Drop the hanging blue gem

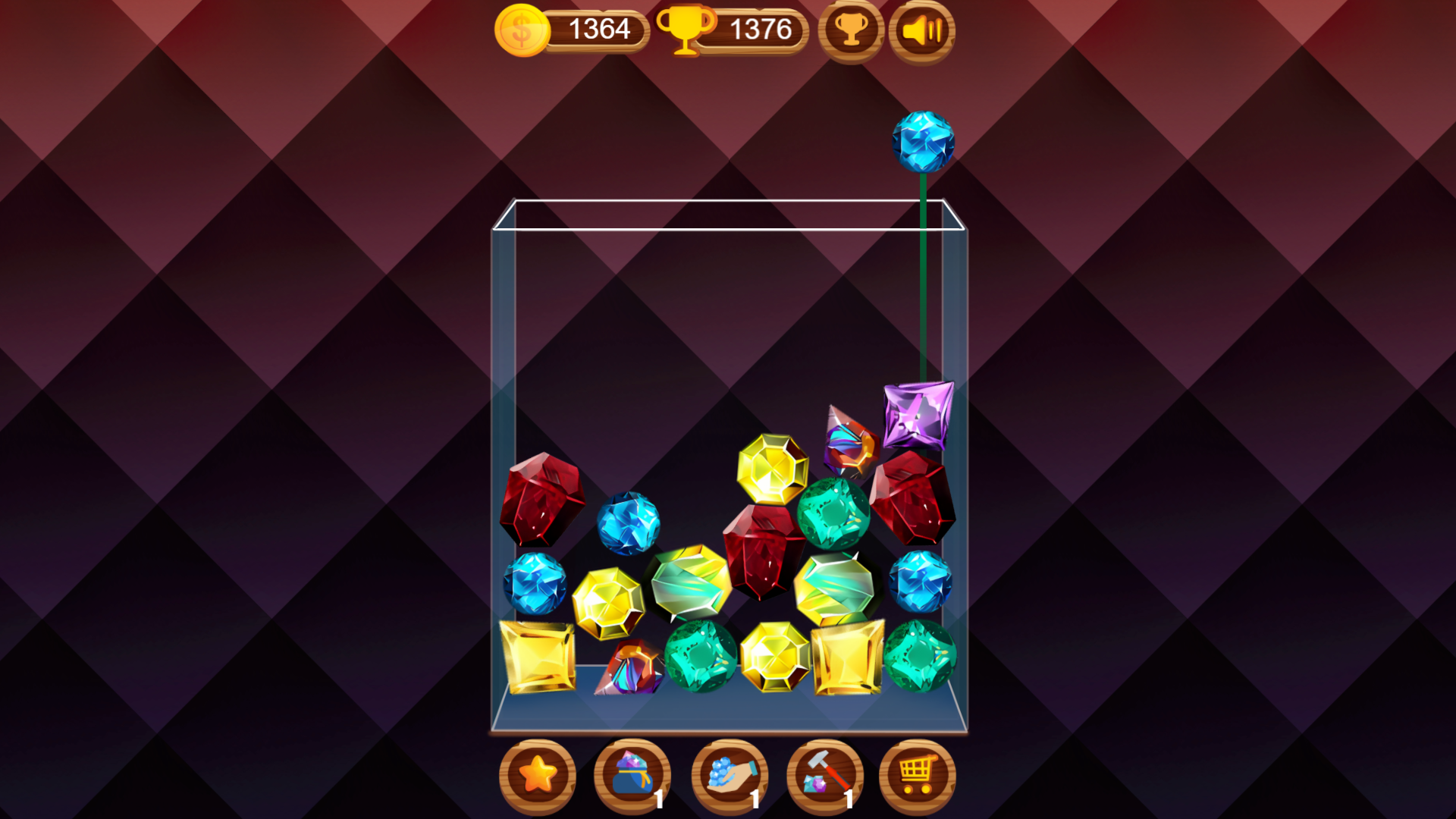[x=922, y=141]
